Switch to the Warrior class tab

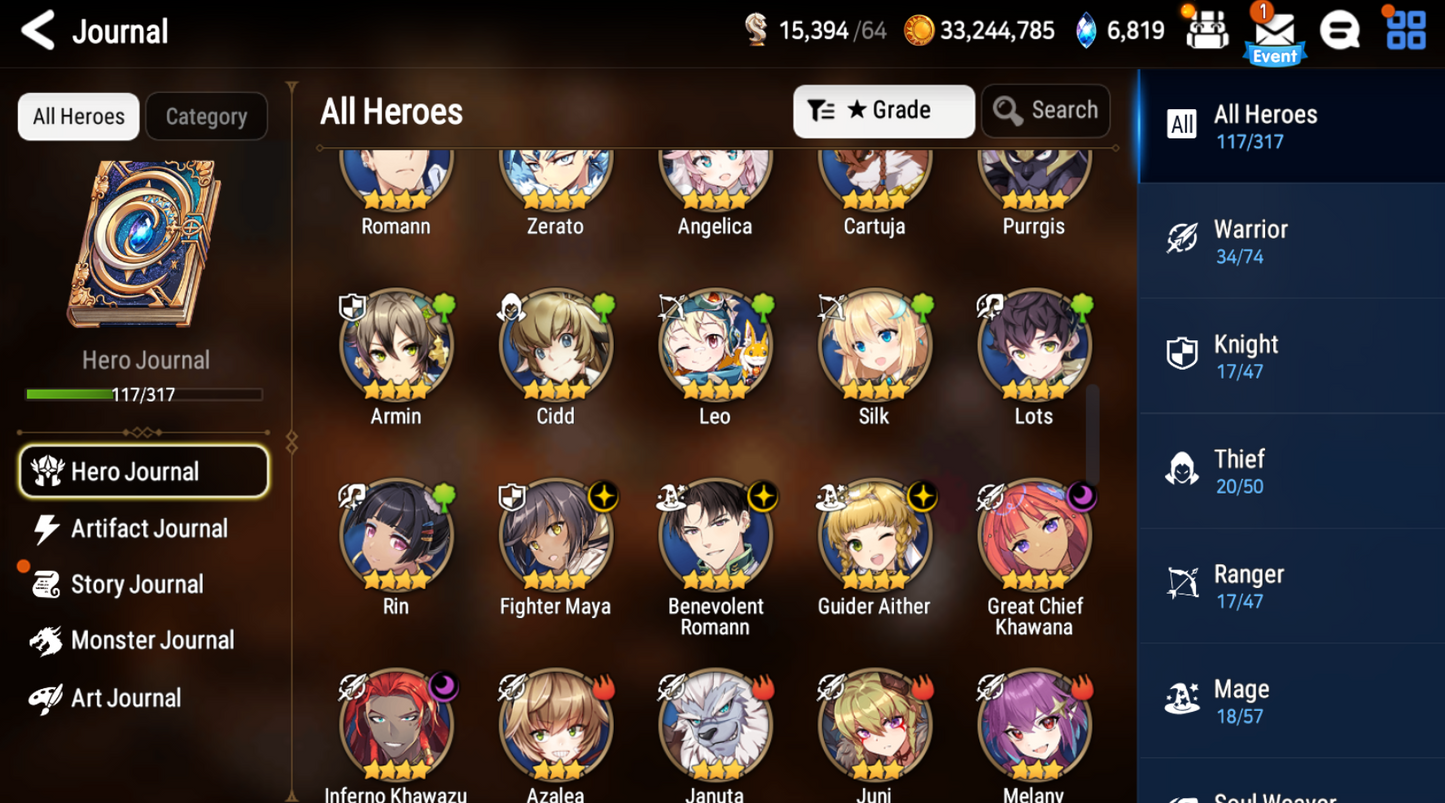point(1291,240)
